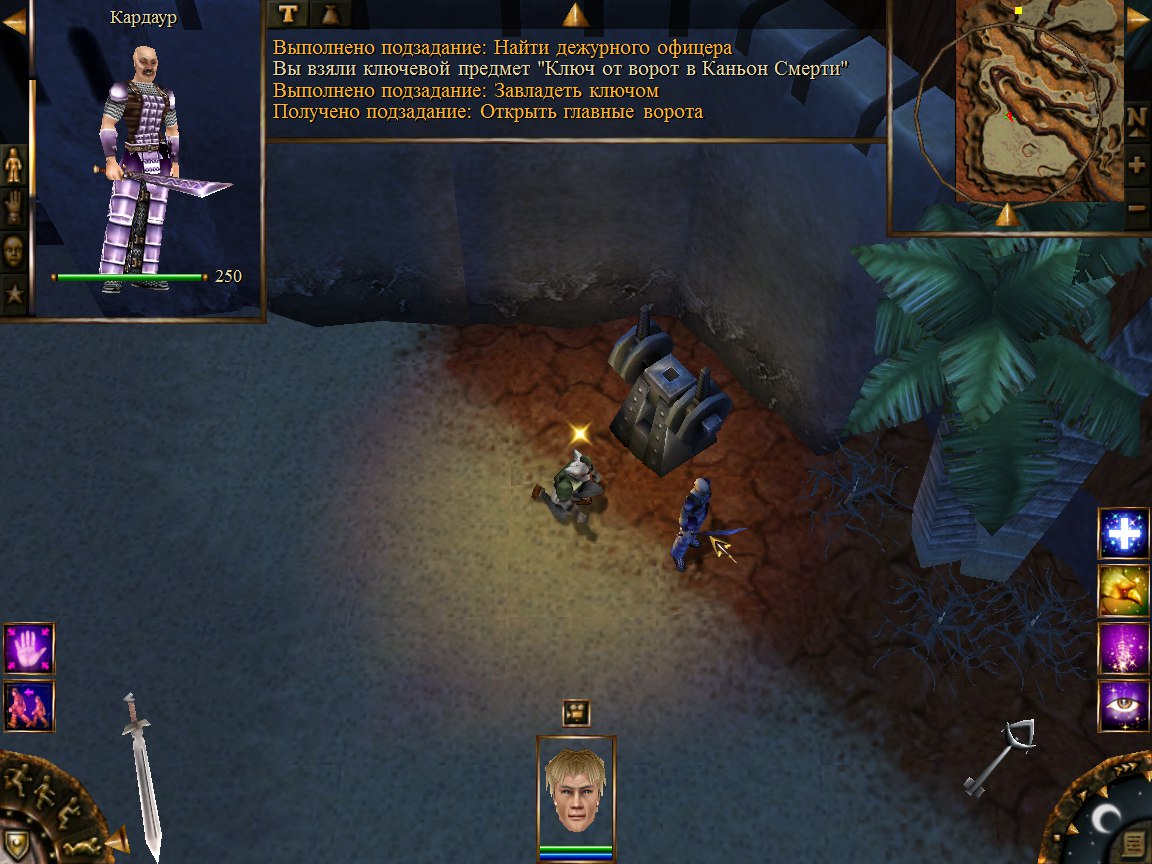Click the minimap's zoom-out minus button

1137,208
